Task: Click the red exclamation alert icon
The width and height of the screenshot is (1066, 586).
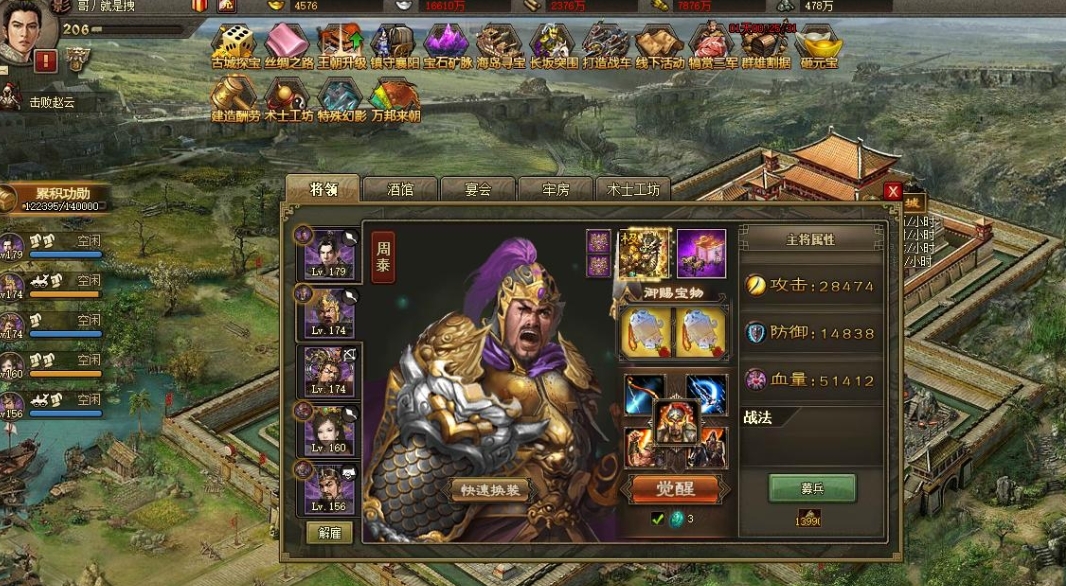Action: point(46,61)
